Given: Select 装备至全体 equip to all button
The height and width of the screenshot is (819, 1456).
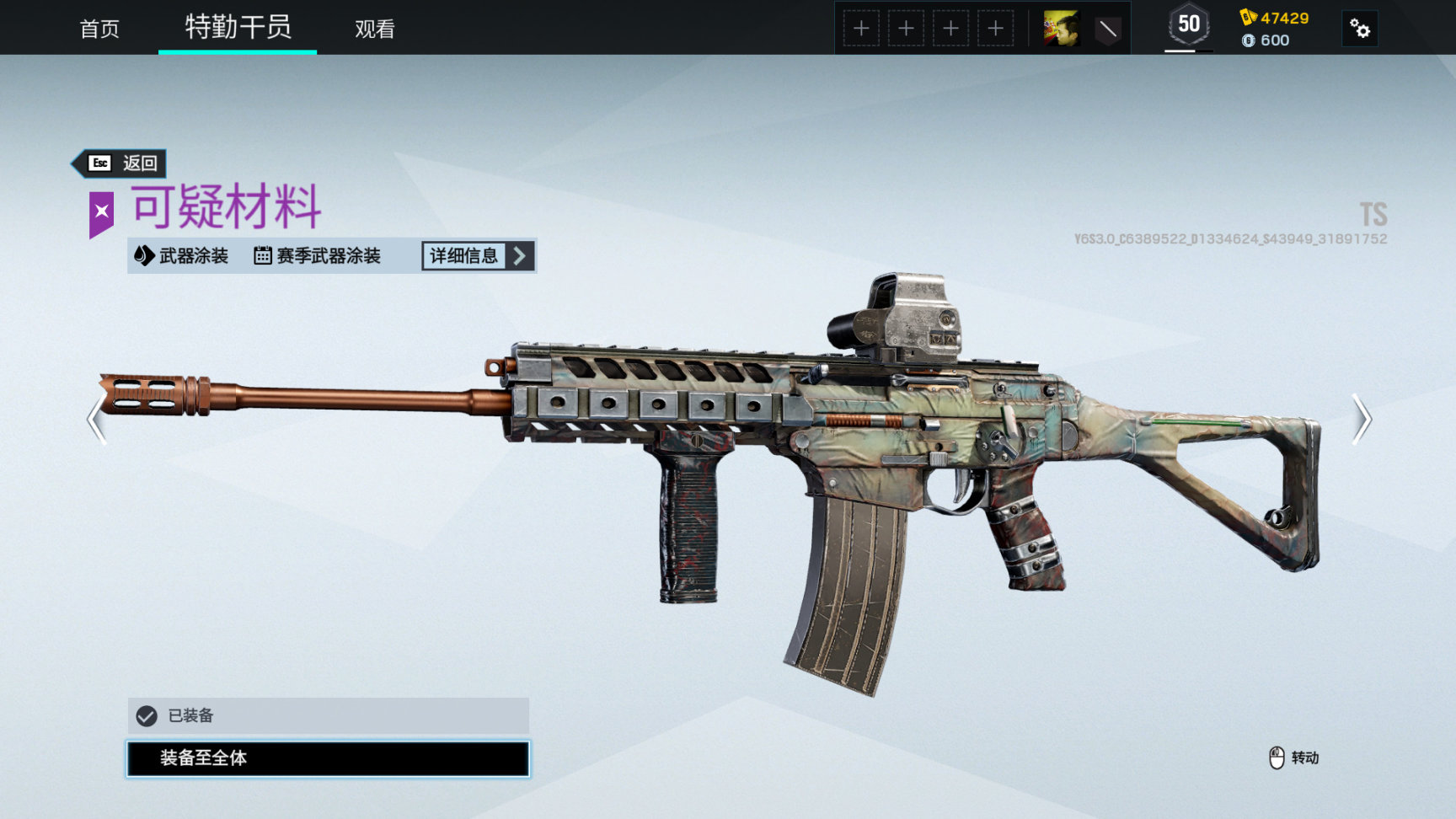Looking at the screenshot, I should tap(328, 758).
